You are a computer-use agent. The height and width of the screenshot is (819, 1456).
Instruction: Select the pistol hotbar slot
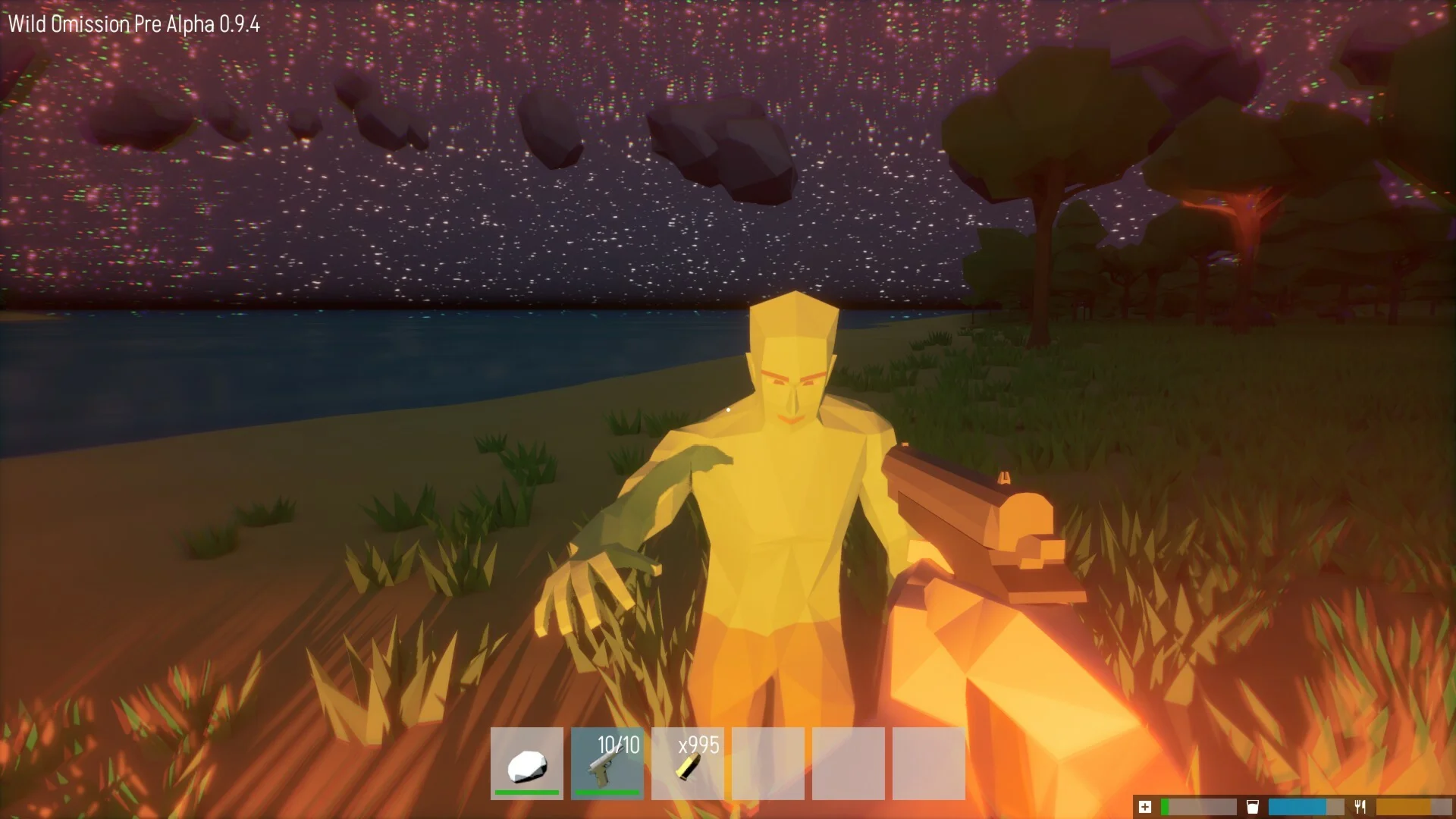click(607, 763)
